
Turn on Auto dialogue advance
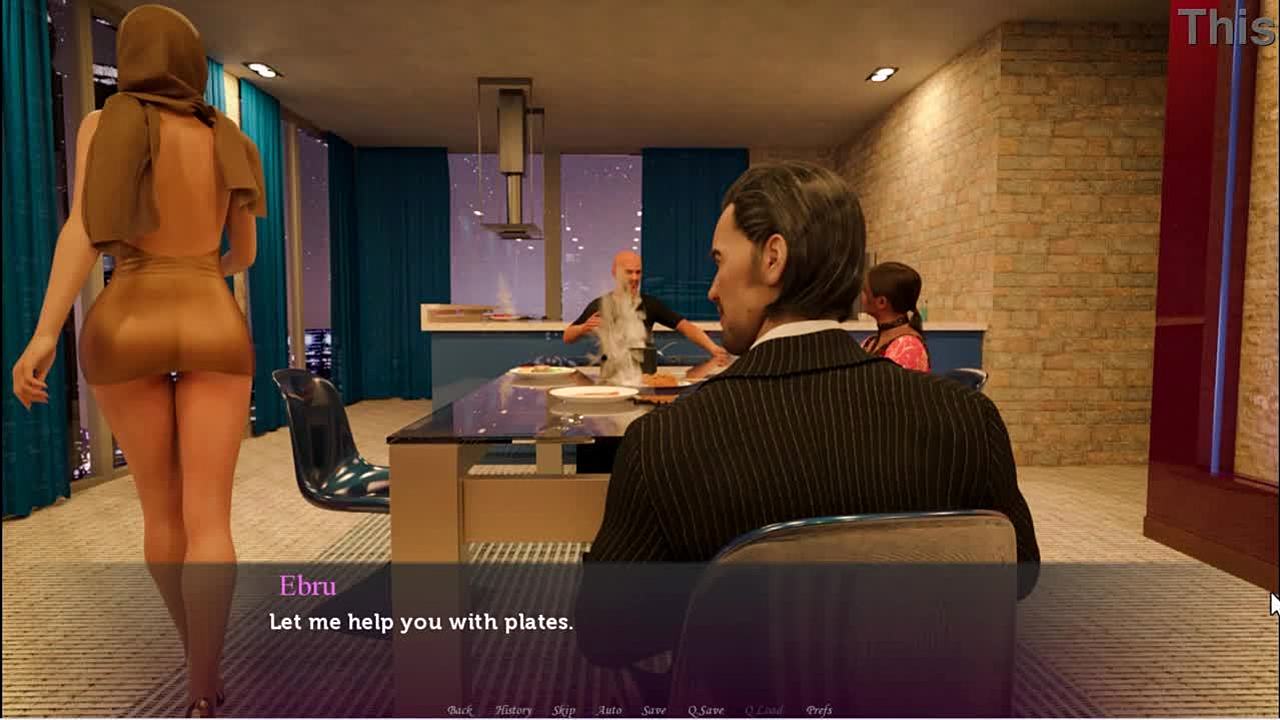(609, 710)
